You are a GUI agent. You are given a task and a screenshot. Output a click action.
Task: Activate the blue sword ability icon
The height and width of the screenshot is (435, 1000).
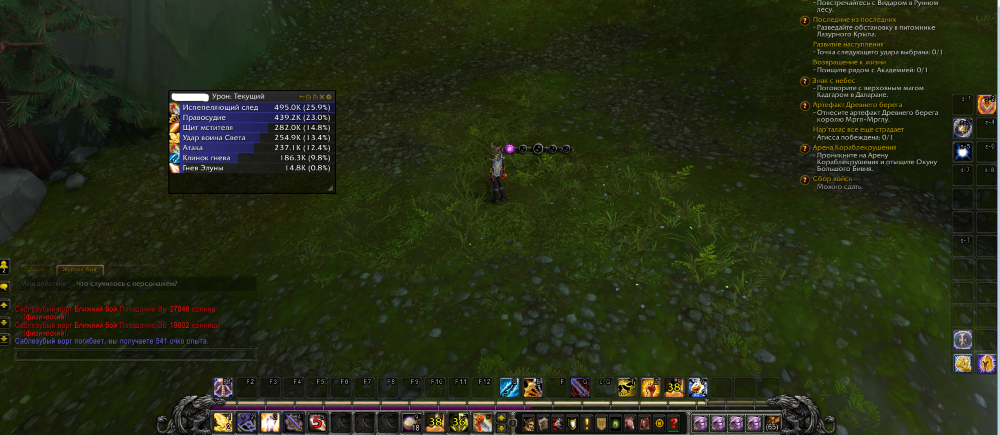(x=508, y=388)
